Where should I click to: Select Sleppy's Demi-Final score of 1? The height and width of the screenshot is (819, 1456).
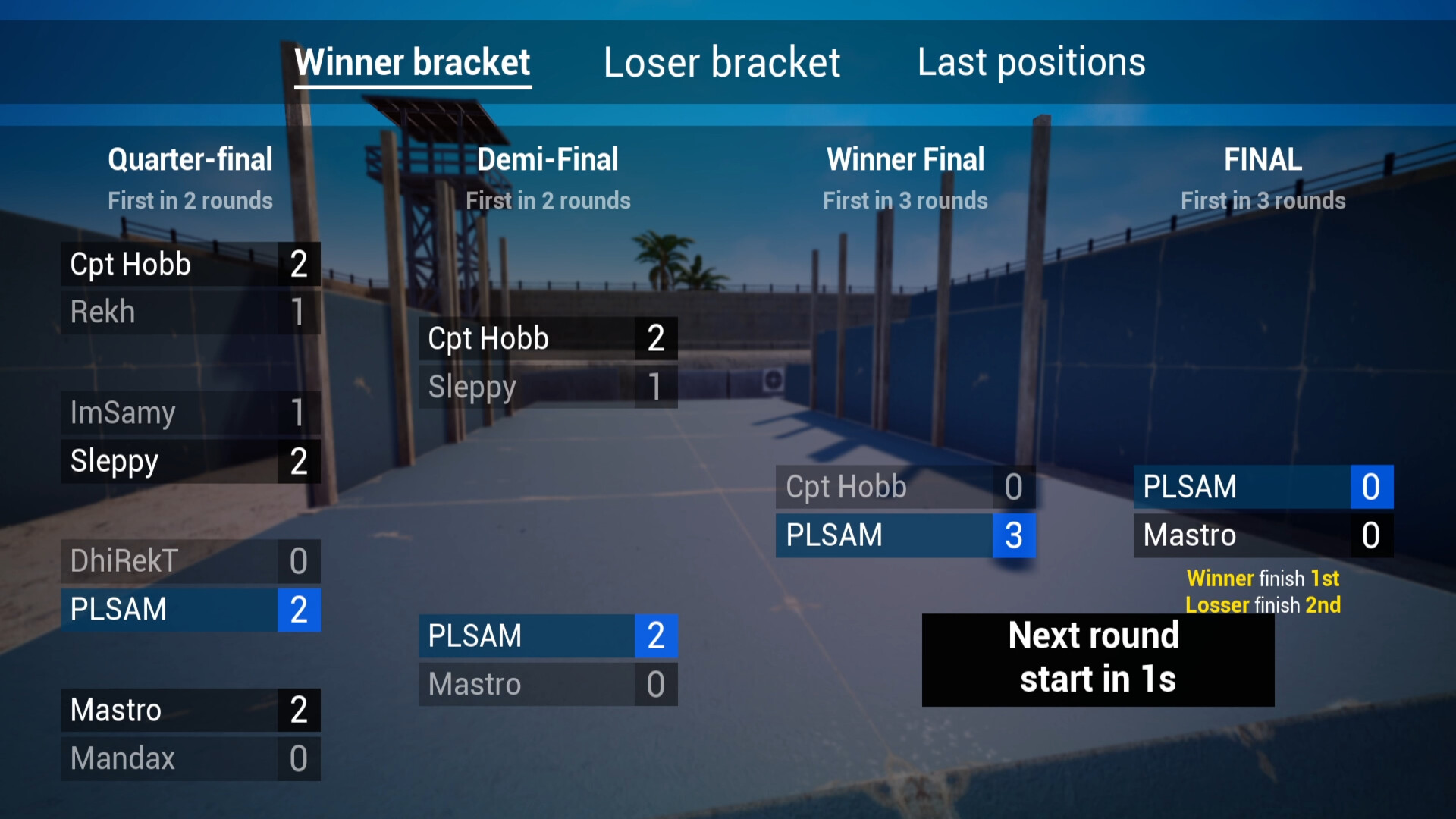(x=654, y=386)
